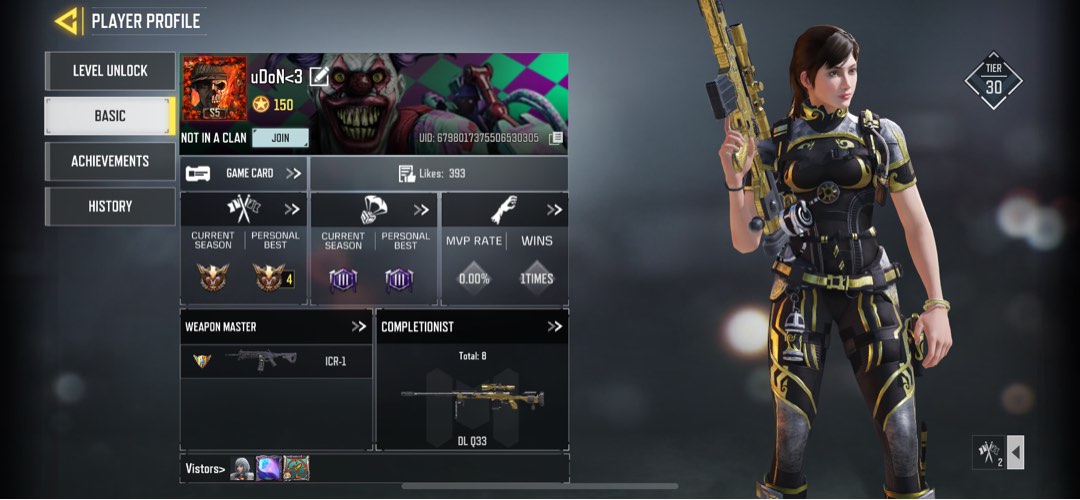
Task: Open the Visitors list
Action: 204,468
